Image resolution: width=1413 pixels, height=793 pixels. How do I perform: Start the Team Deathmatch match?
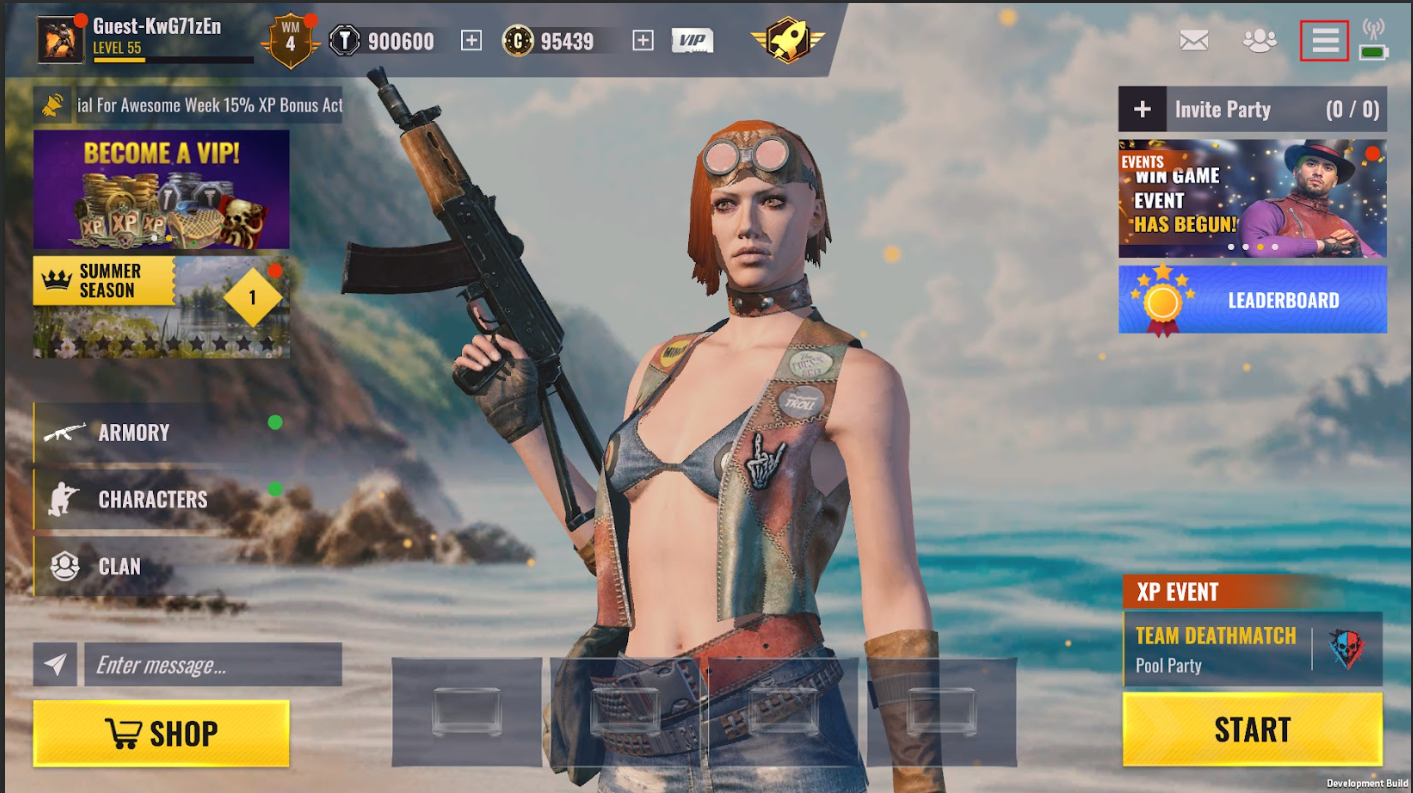[x=1252, y=730]
